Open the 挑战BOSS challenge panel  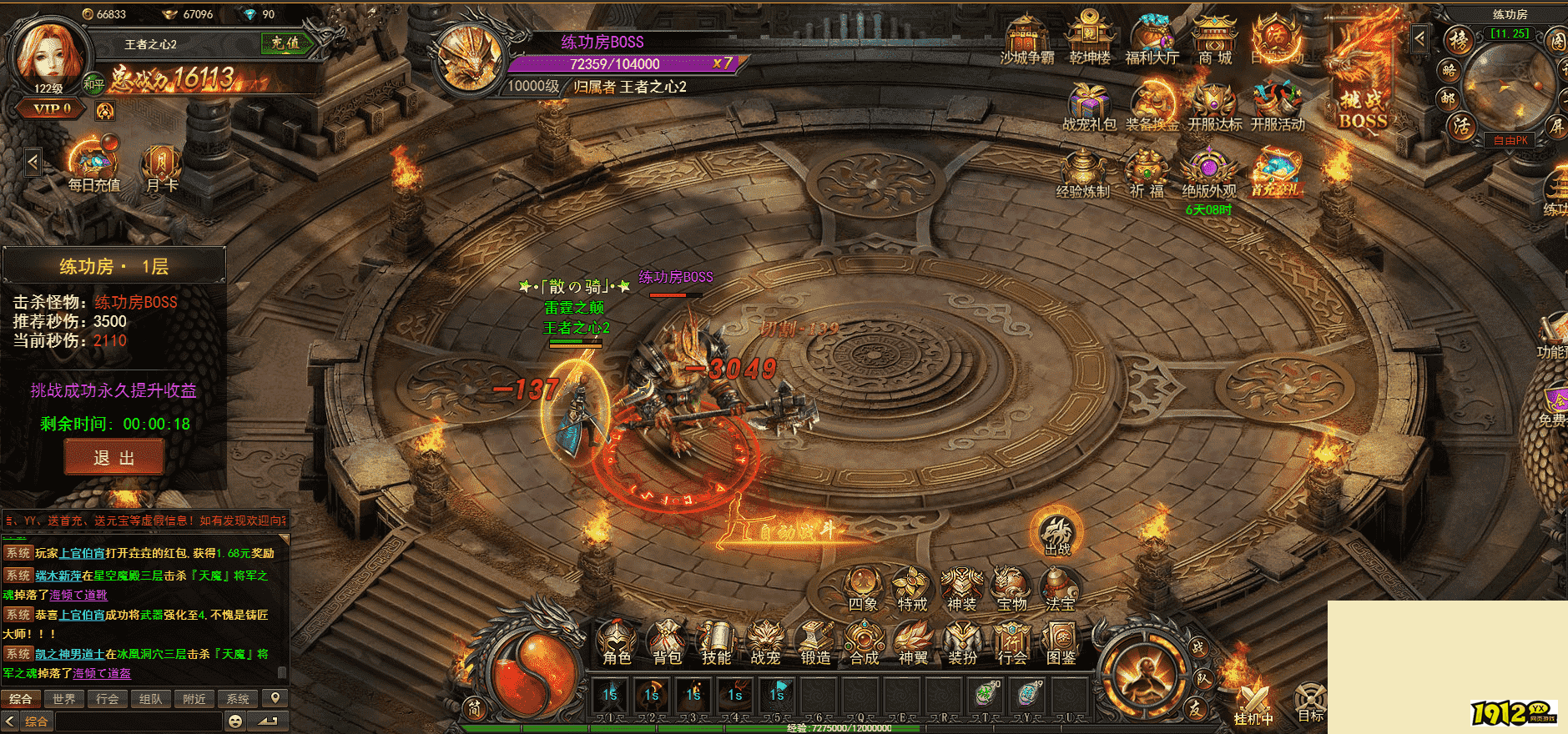(x=1363, y=92)
